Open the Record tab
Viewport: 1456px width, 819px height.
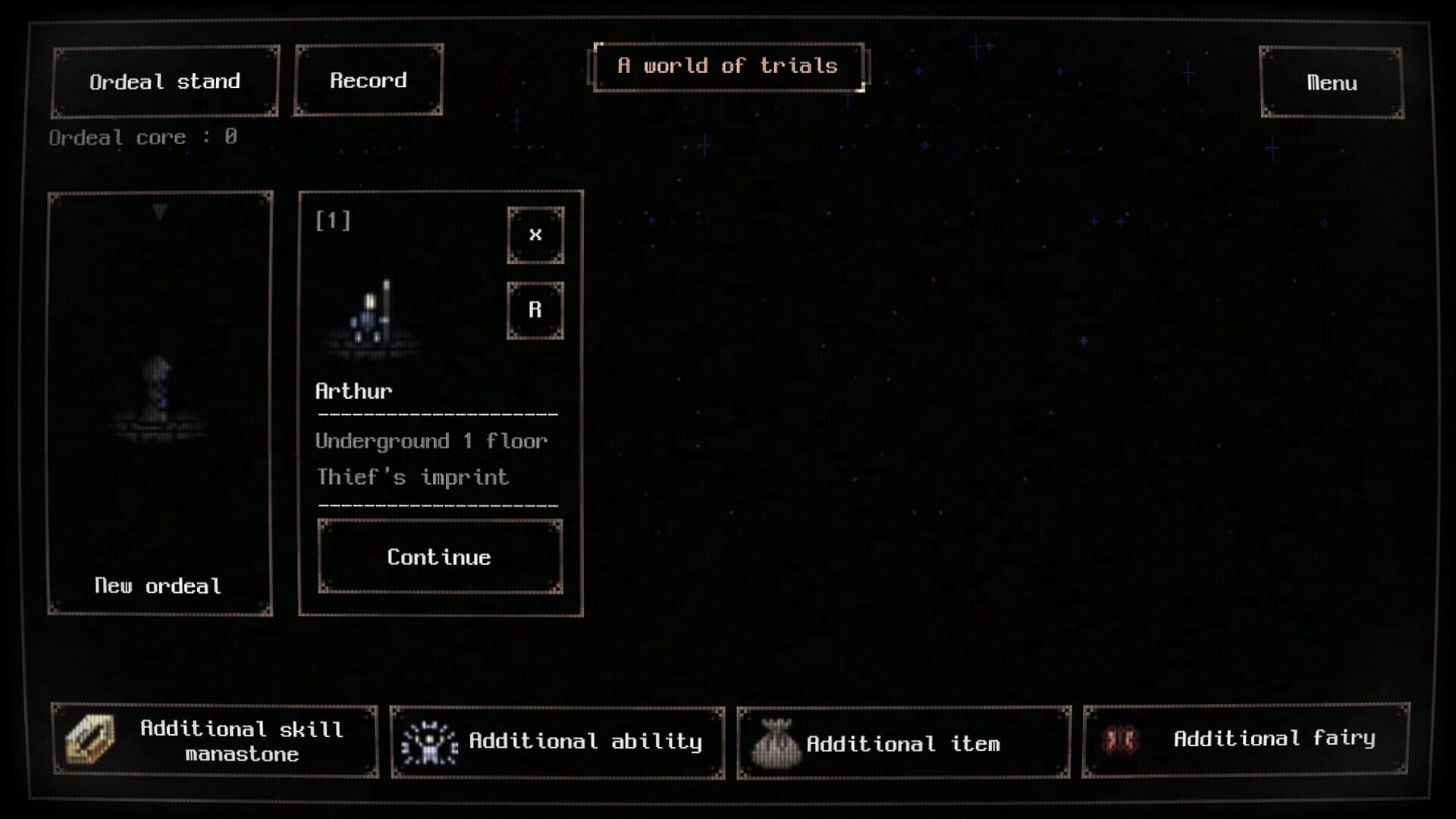coord(369,80)
